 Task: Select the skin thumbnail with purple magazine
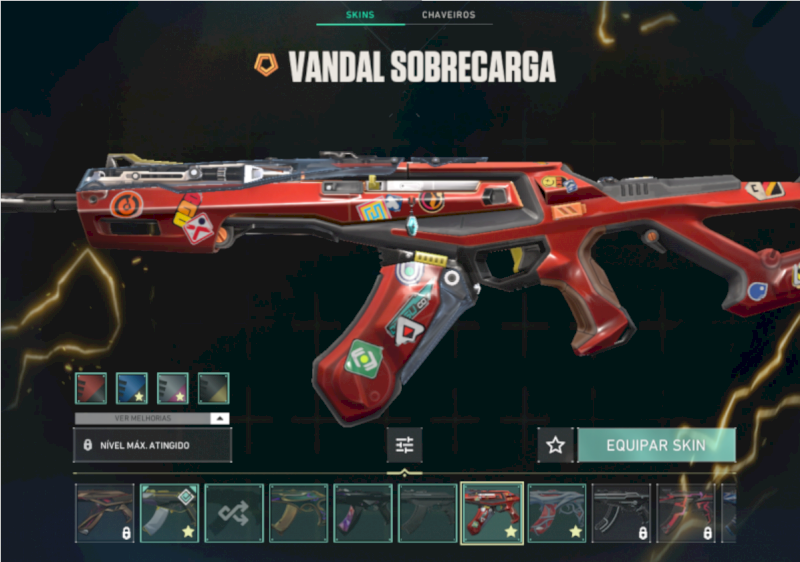coord(362,513)
